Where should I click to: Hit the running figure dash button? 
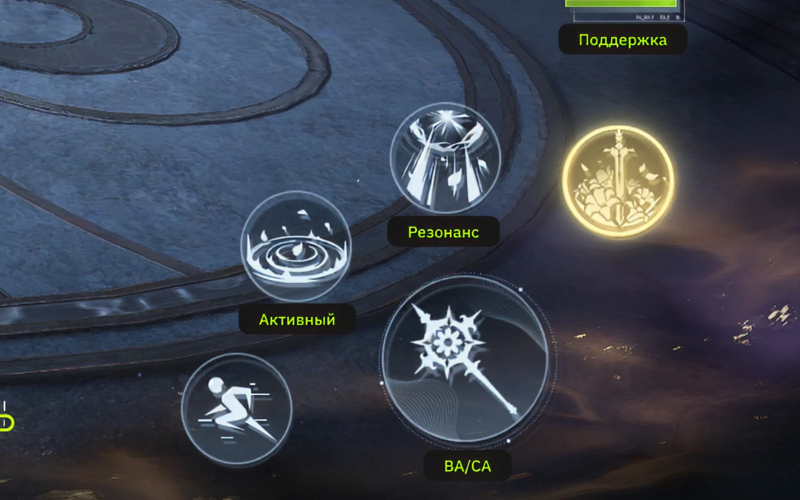[236, 408]
